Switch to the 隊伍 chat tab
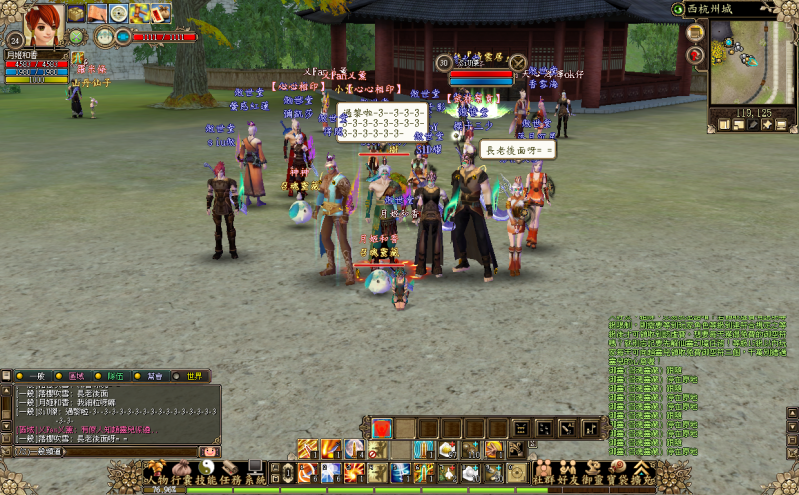The height and width of the screenshot is (495, 799). coord(113,376)
